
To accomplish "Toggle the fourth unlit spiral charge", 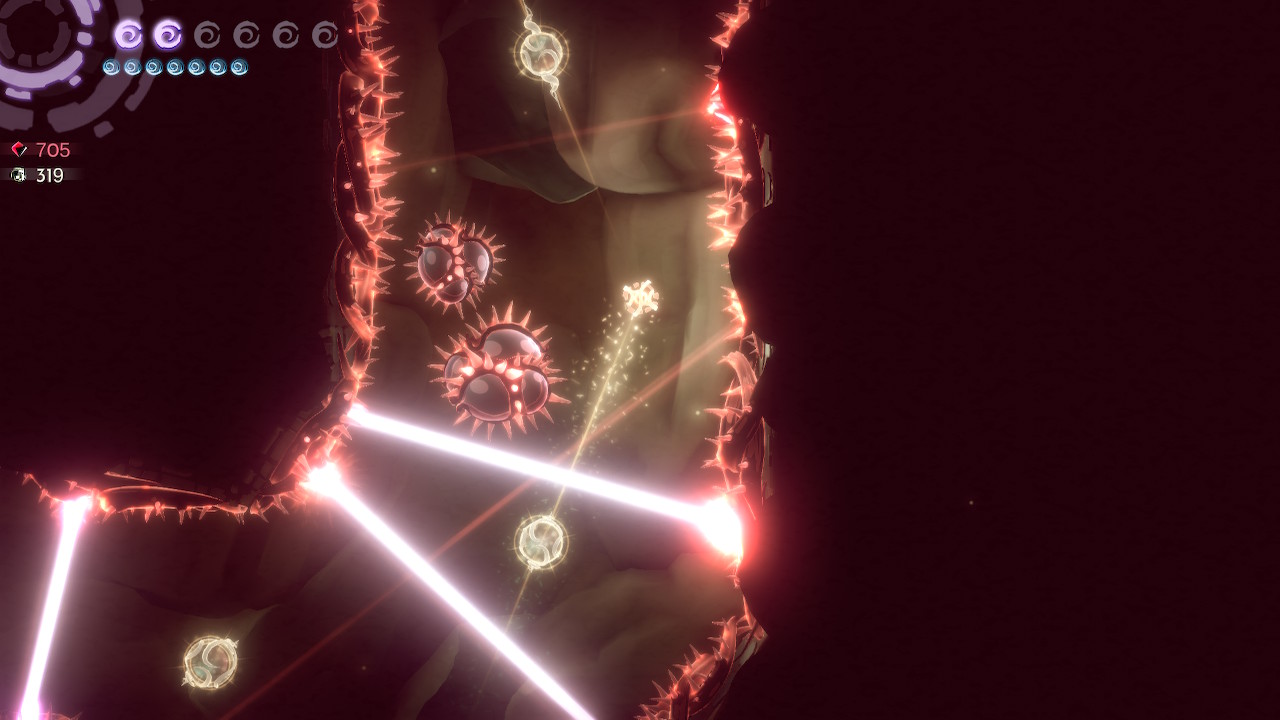I will (247, 35).
